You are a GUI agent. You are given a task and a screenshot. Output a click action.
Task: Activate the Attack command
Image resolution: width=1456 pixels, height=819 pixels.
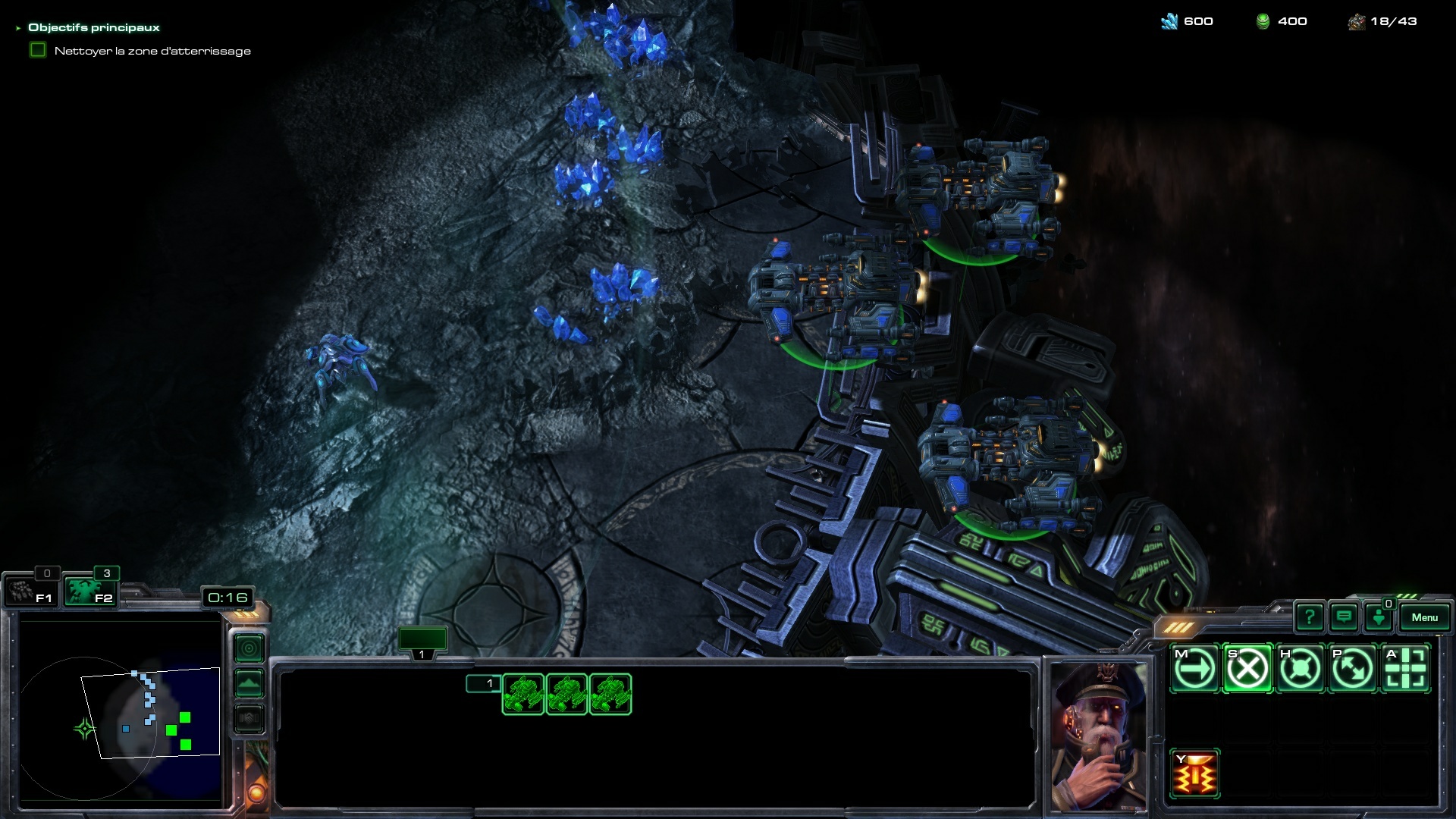(x=1406, y=669)
